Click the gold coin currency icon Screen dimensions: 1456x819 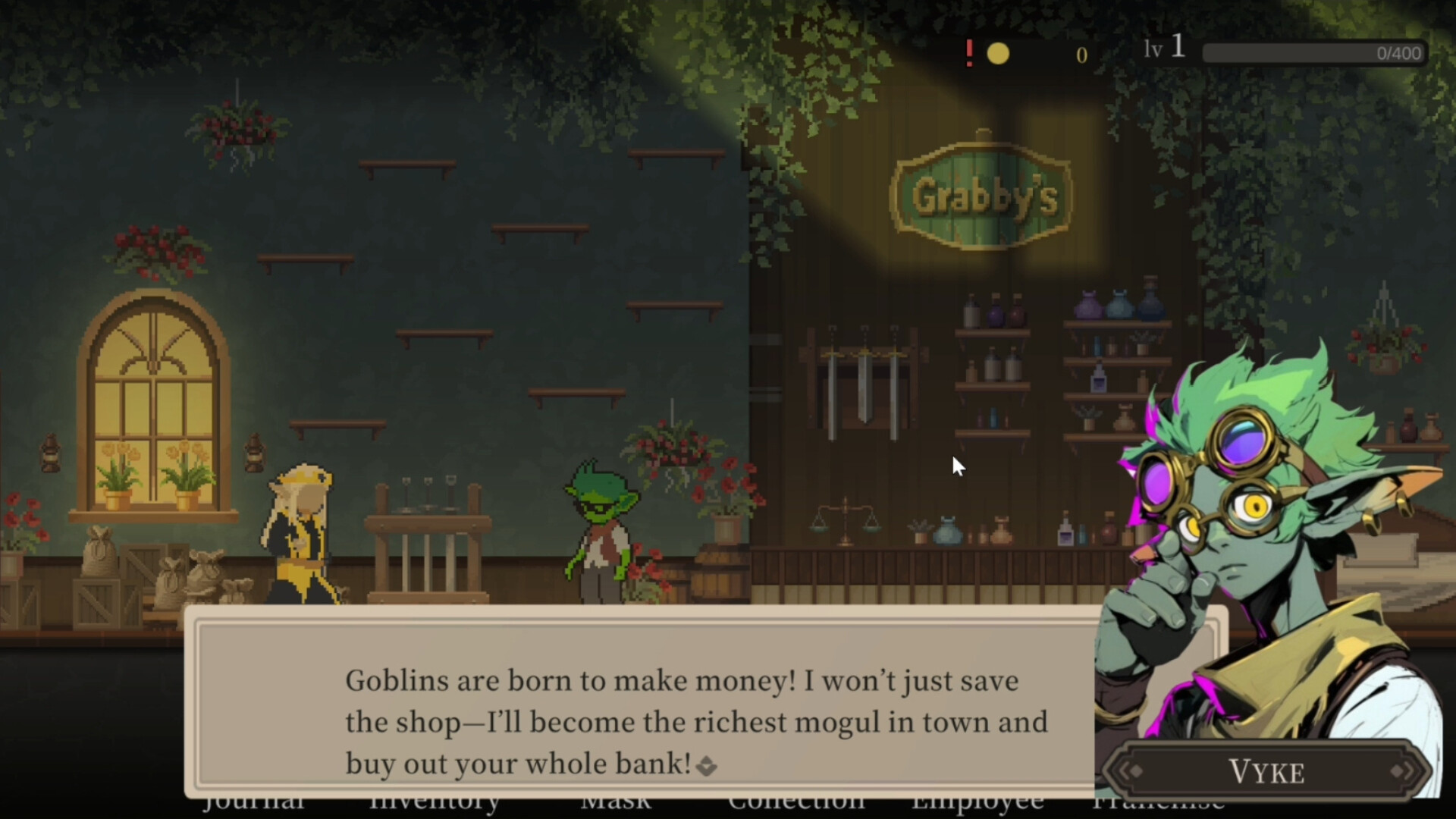[999, 53]
